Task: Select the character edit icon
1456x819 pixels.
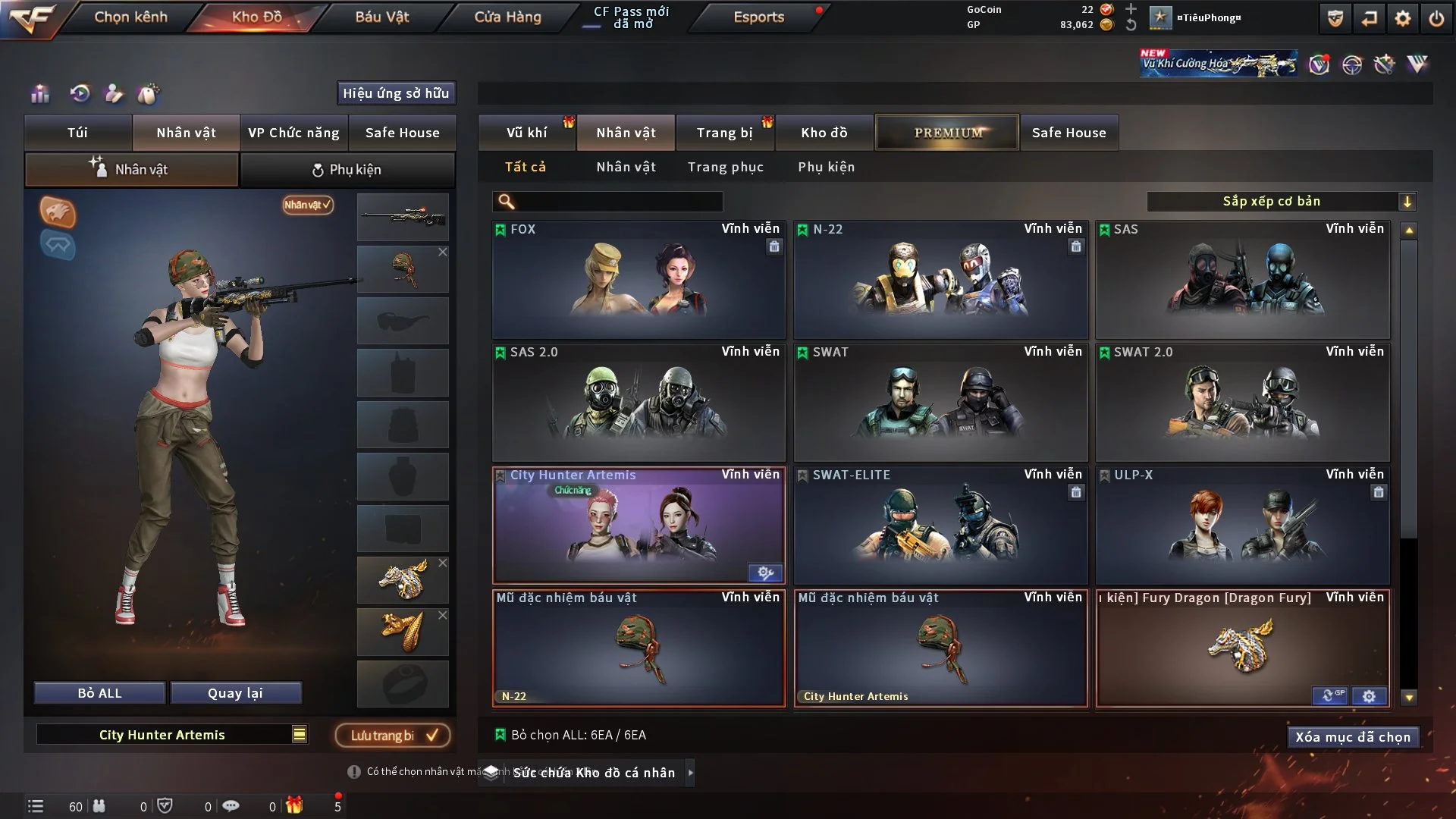Action: (x=114, y=93)
